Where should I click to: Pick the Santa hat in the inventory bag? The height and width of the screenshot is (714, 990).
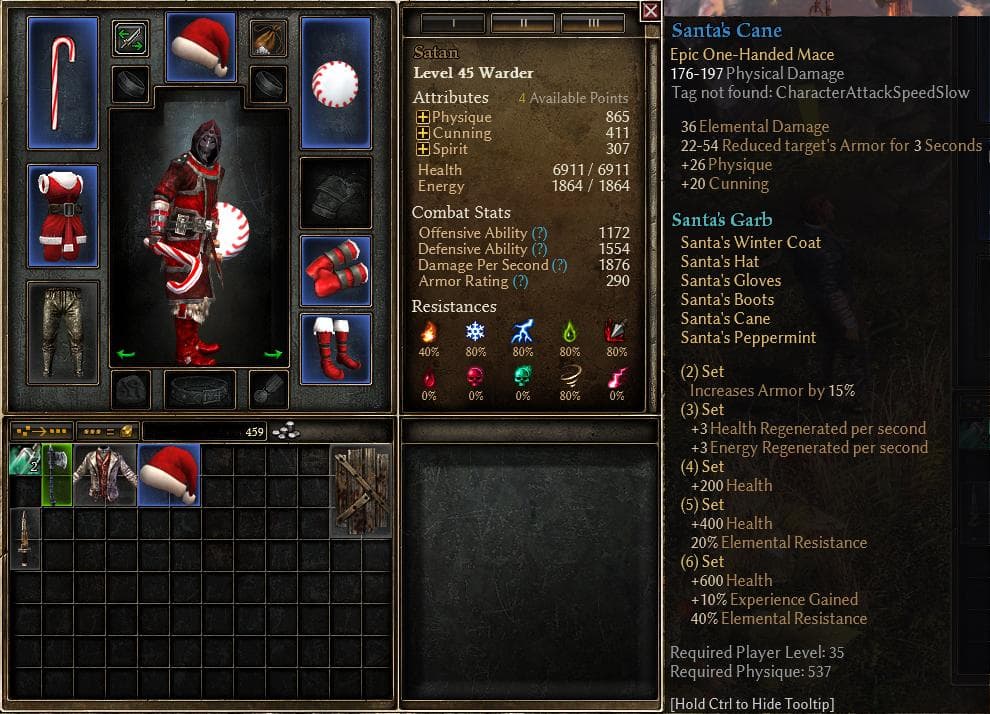(169, 475)
